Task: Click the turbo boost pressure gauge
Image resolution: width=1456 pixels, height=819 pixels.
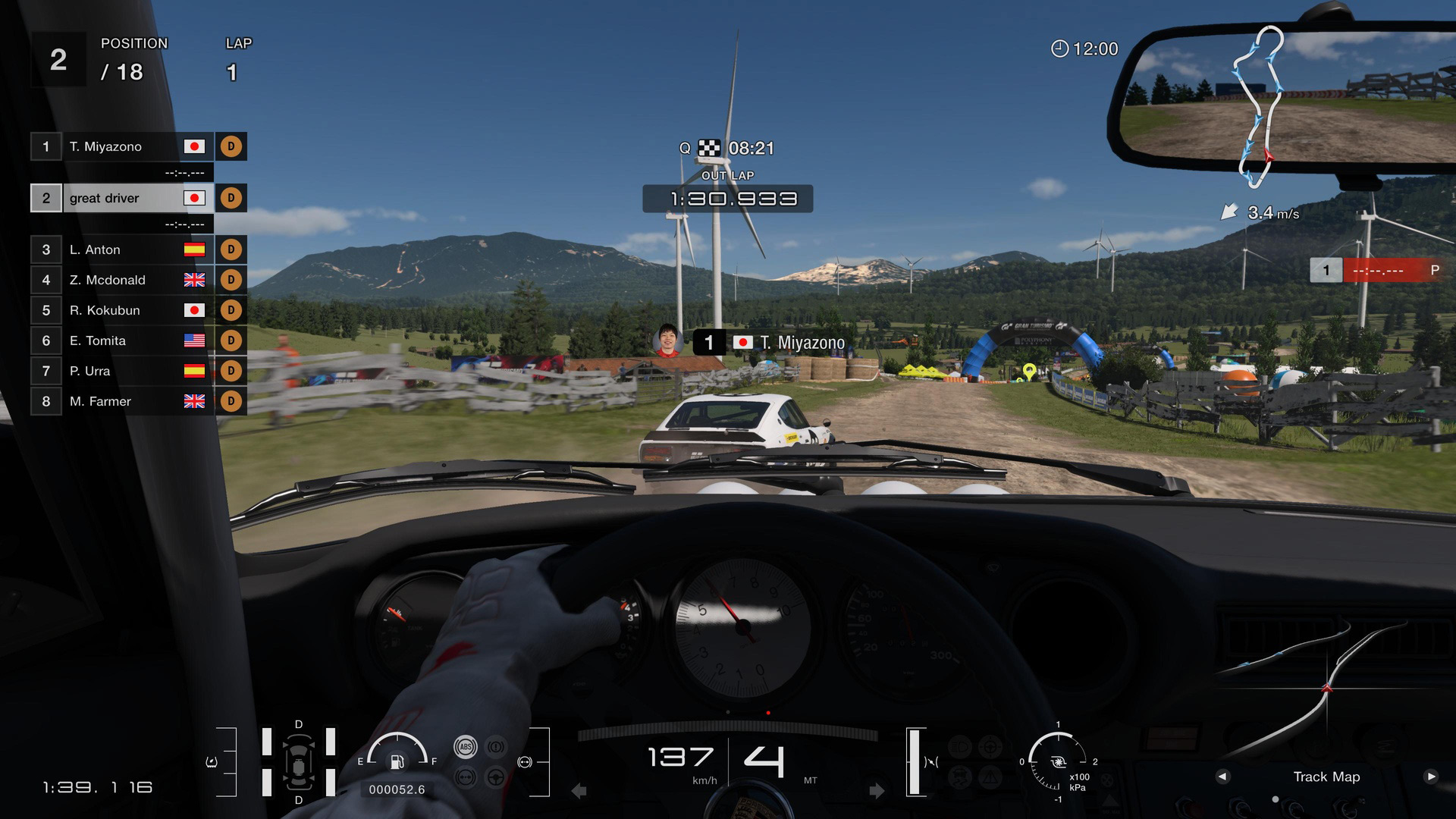Action: click(x=1058, y=761)
